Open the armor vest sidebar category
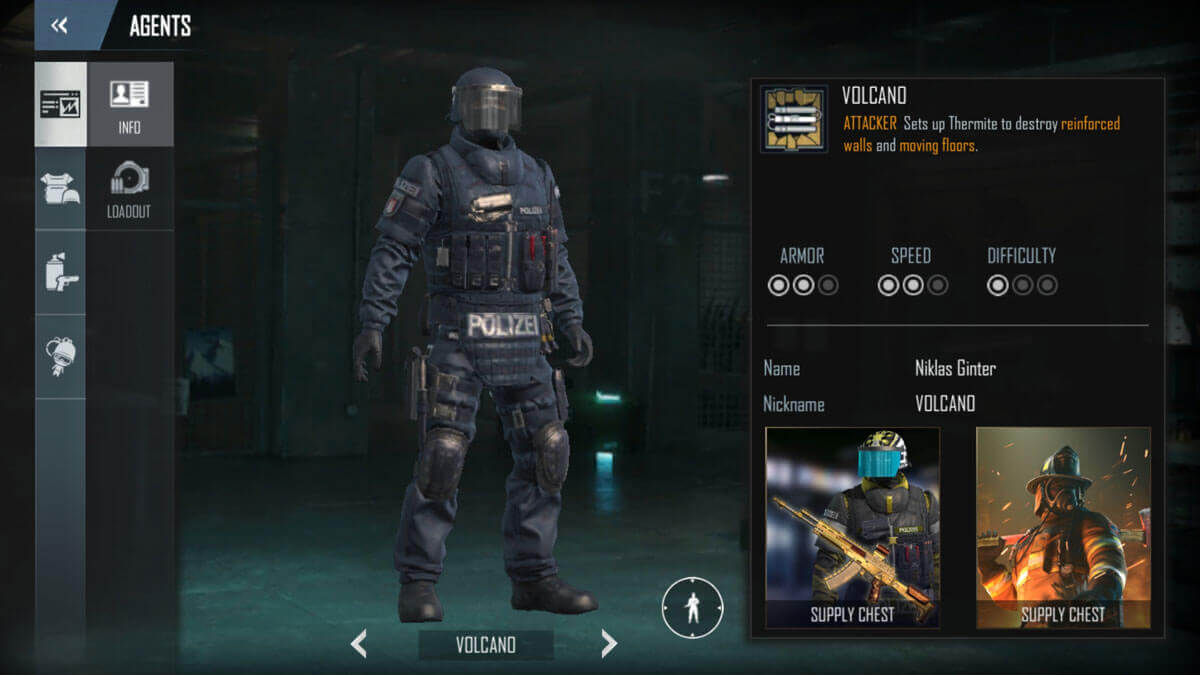 61,189
